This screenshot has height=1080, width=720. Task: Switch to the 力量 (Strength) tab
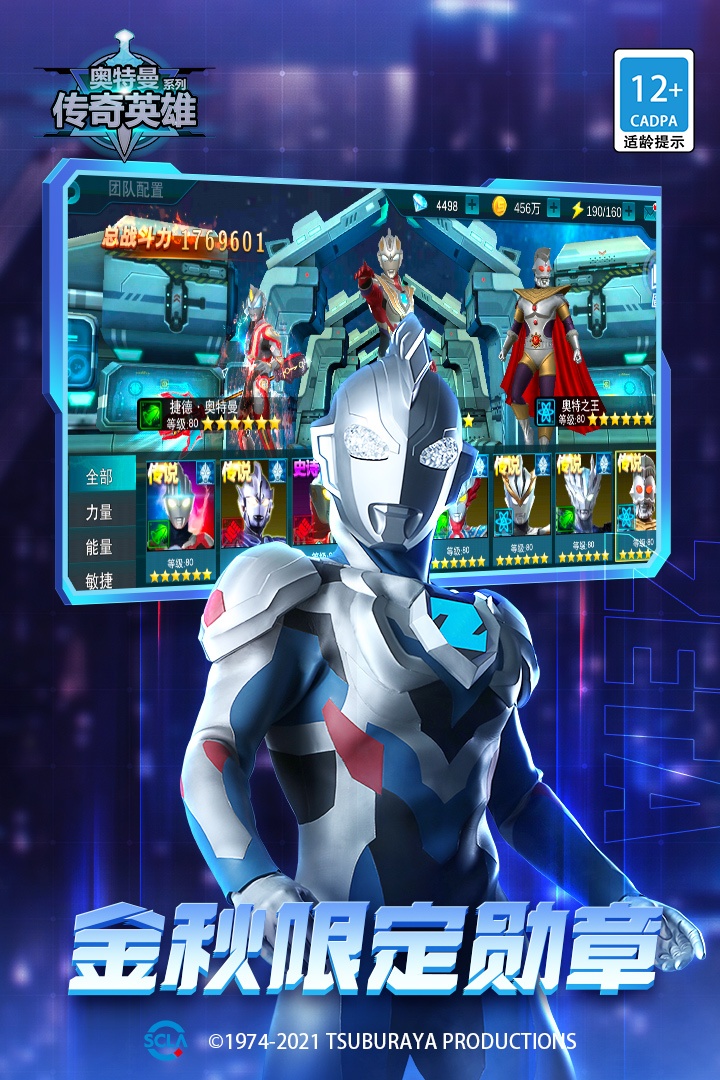coord(99,512)
